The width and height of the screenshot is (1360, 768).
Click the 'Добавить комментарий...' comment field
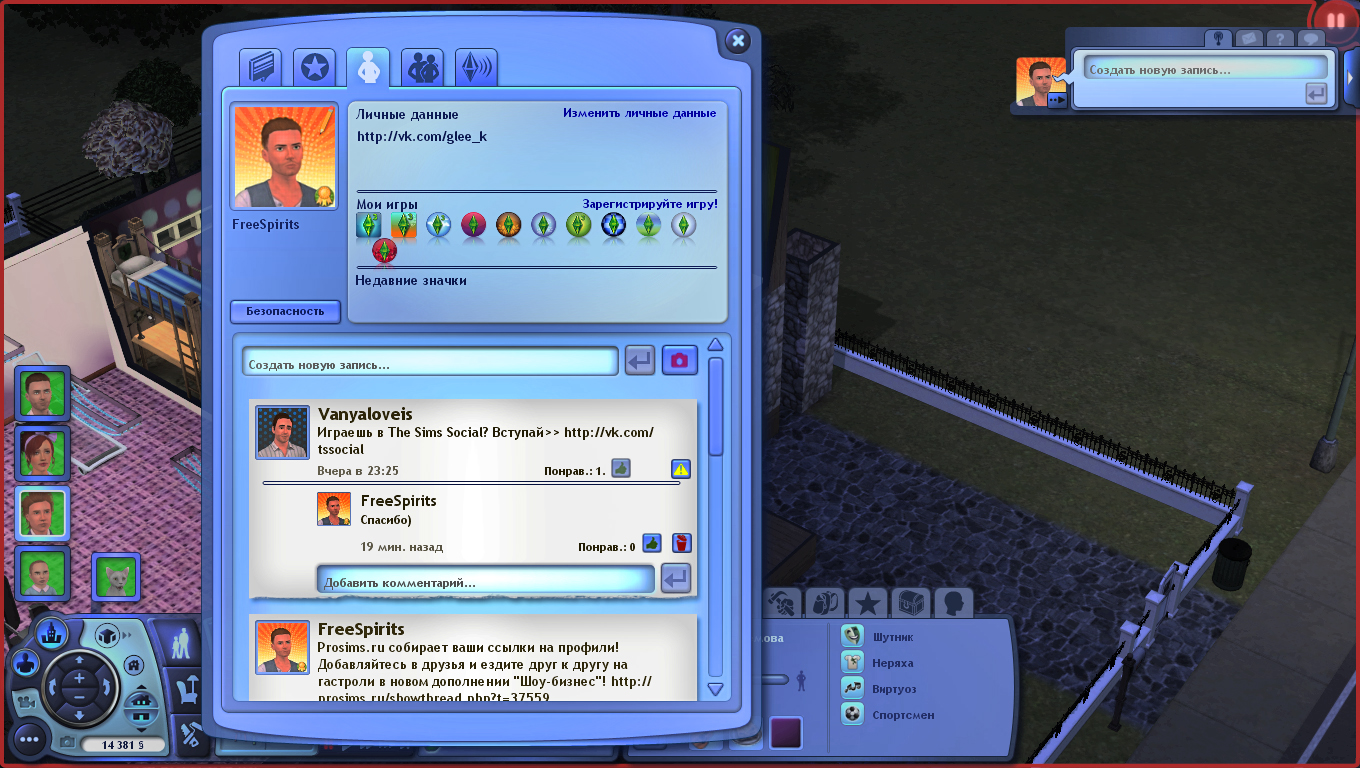(x=486, y=581)
